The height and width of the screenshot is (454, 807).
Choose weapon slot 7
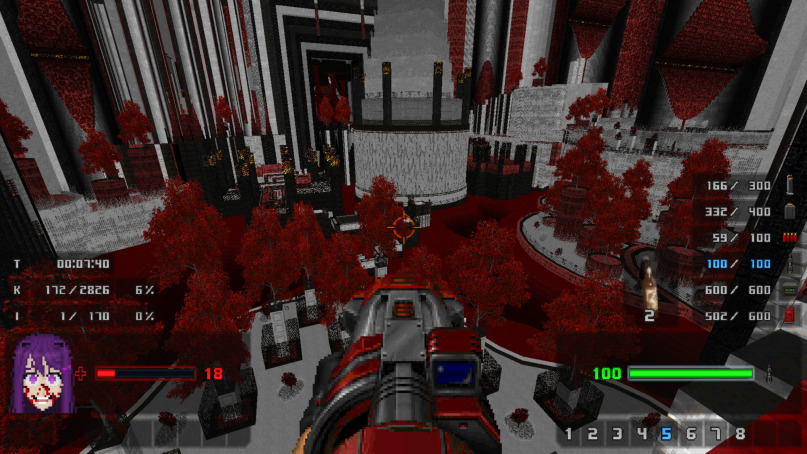pyautogui.click(x=716, y=434)
